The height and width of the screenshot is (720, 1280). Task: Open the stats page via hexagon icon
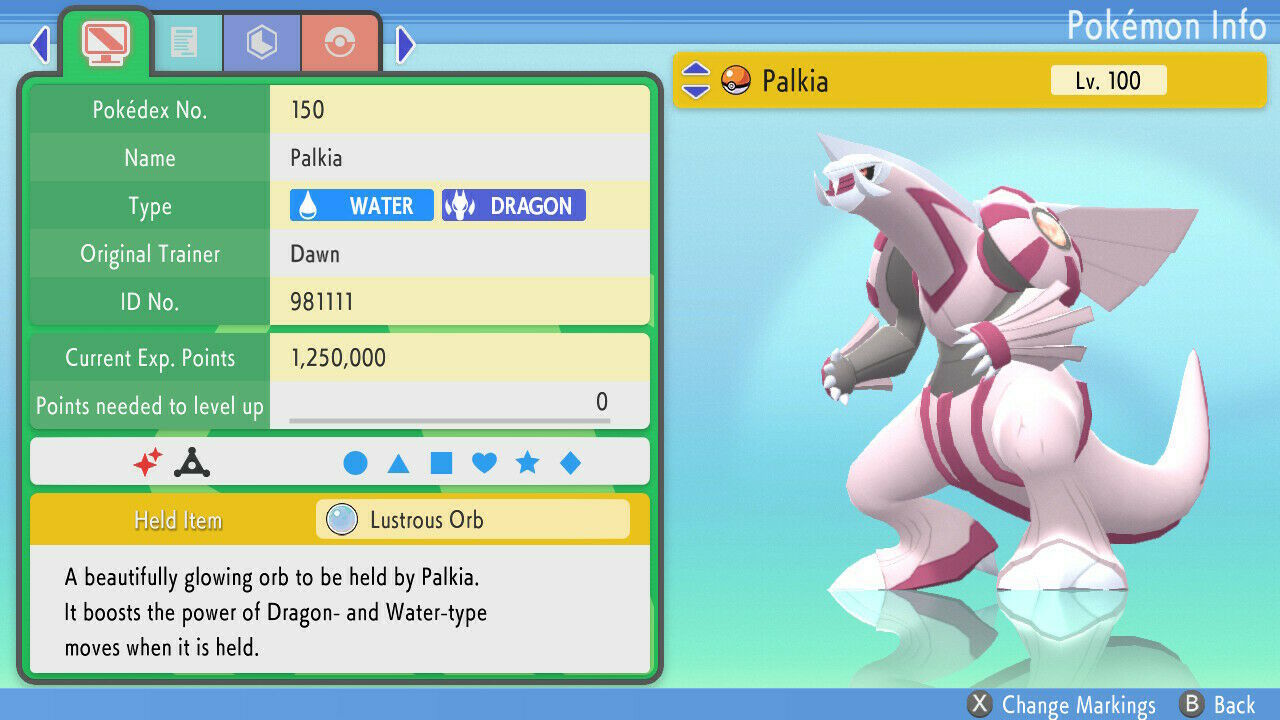(x=261, y=41)
